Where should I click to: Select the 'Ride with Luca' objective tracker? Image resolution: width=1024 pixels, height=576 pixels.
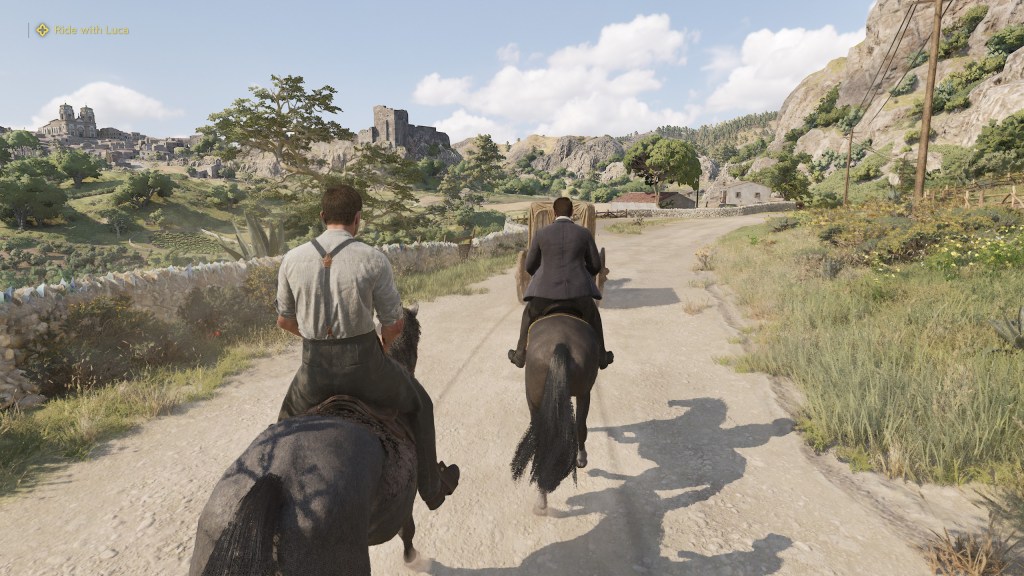91,30
